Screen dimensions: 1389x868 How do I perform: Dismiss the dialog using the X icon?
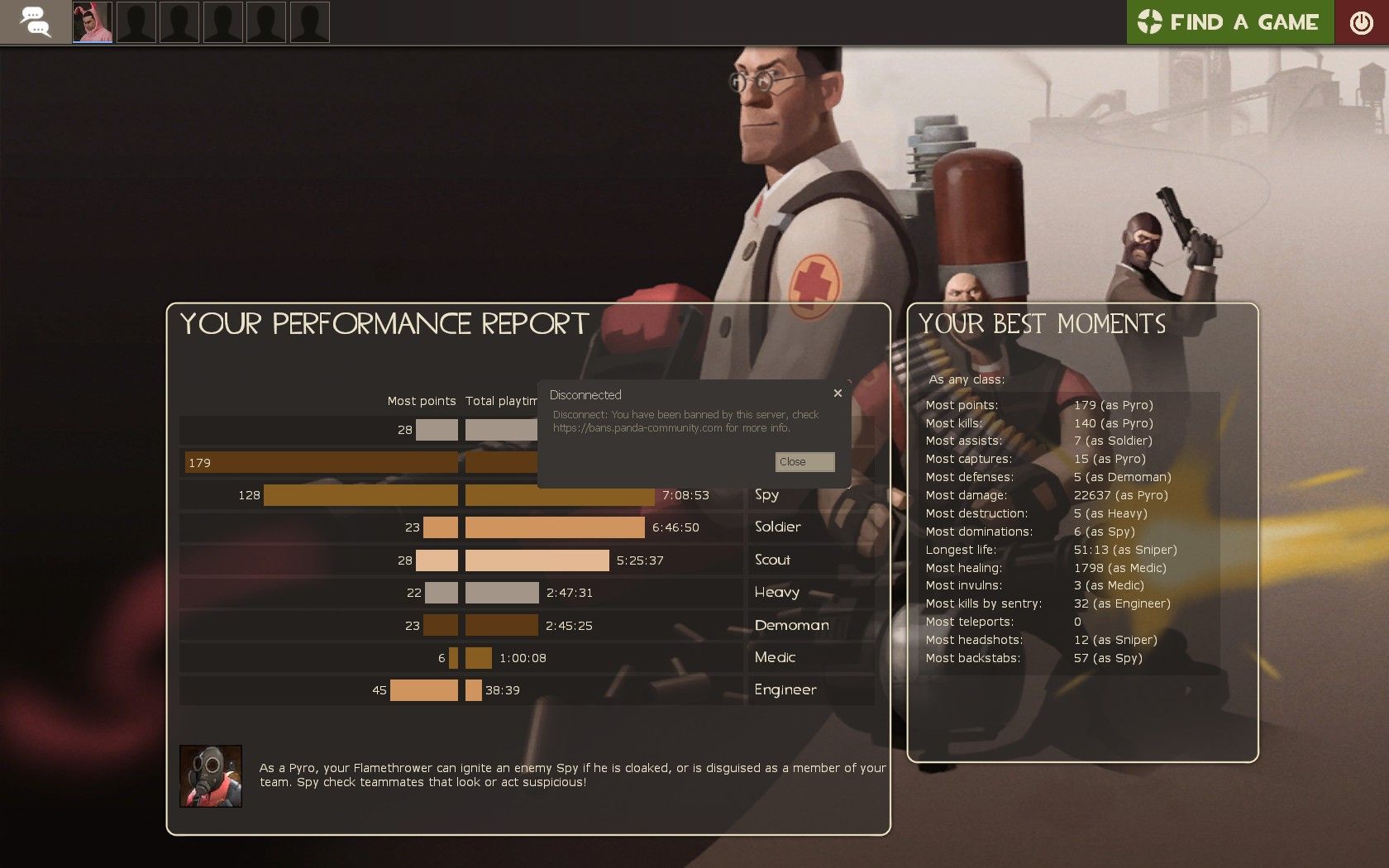tap(838, 393)
